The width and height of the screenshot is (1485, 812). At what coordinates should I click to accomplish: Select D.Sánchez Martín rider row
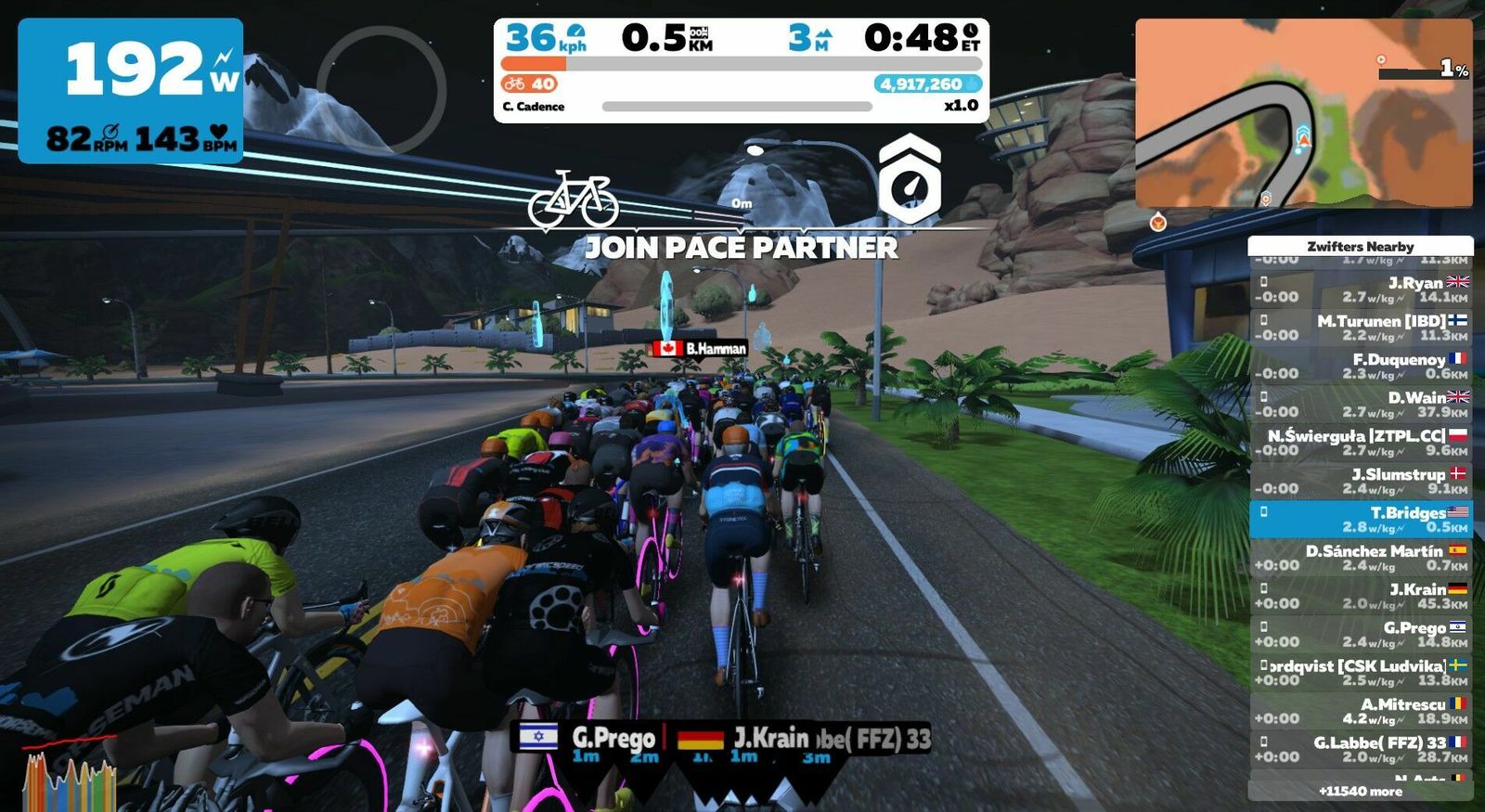click(x=1361, y=557)
